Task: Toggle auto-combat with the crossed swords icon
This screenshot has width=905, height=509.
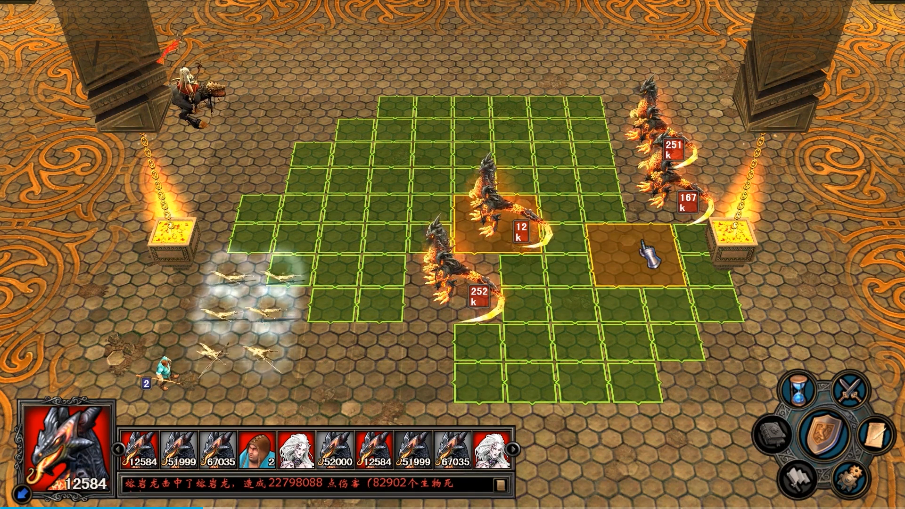Action: click(851, 388)
